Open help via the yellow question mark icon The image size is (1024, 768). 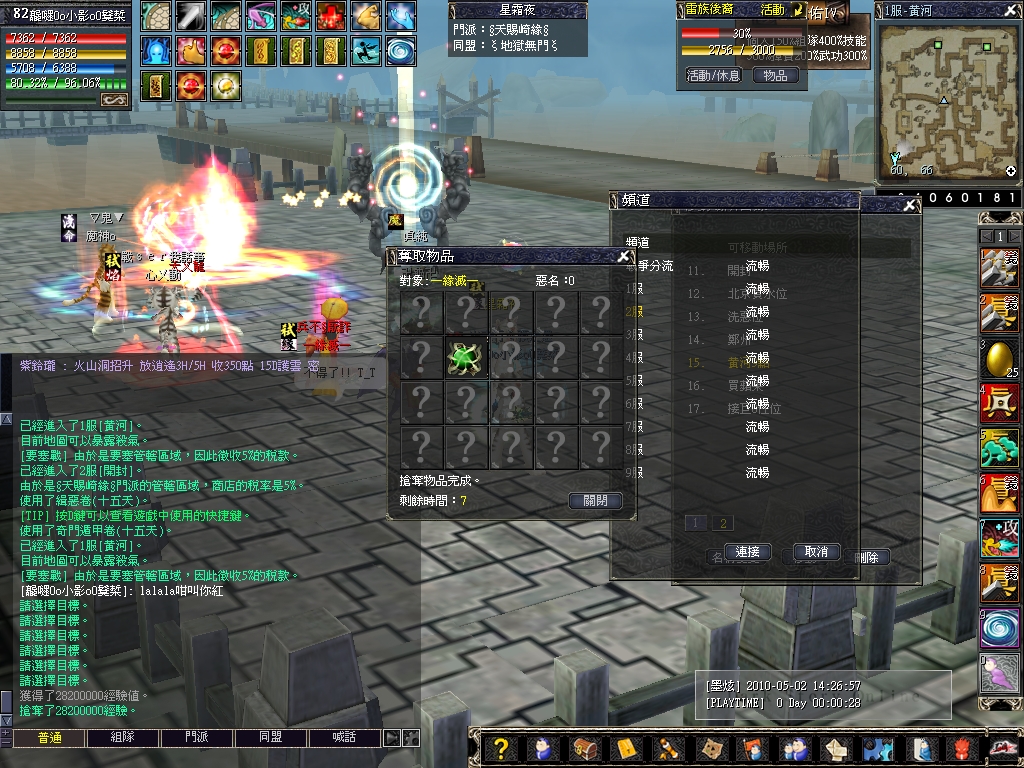tap(502, 749)
